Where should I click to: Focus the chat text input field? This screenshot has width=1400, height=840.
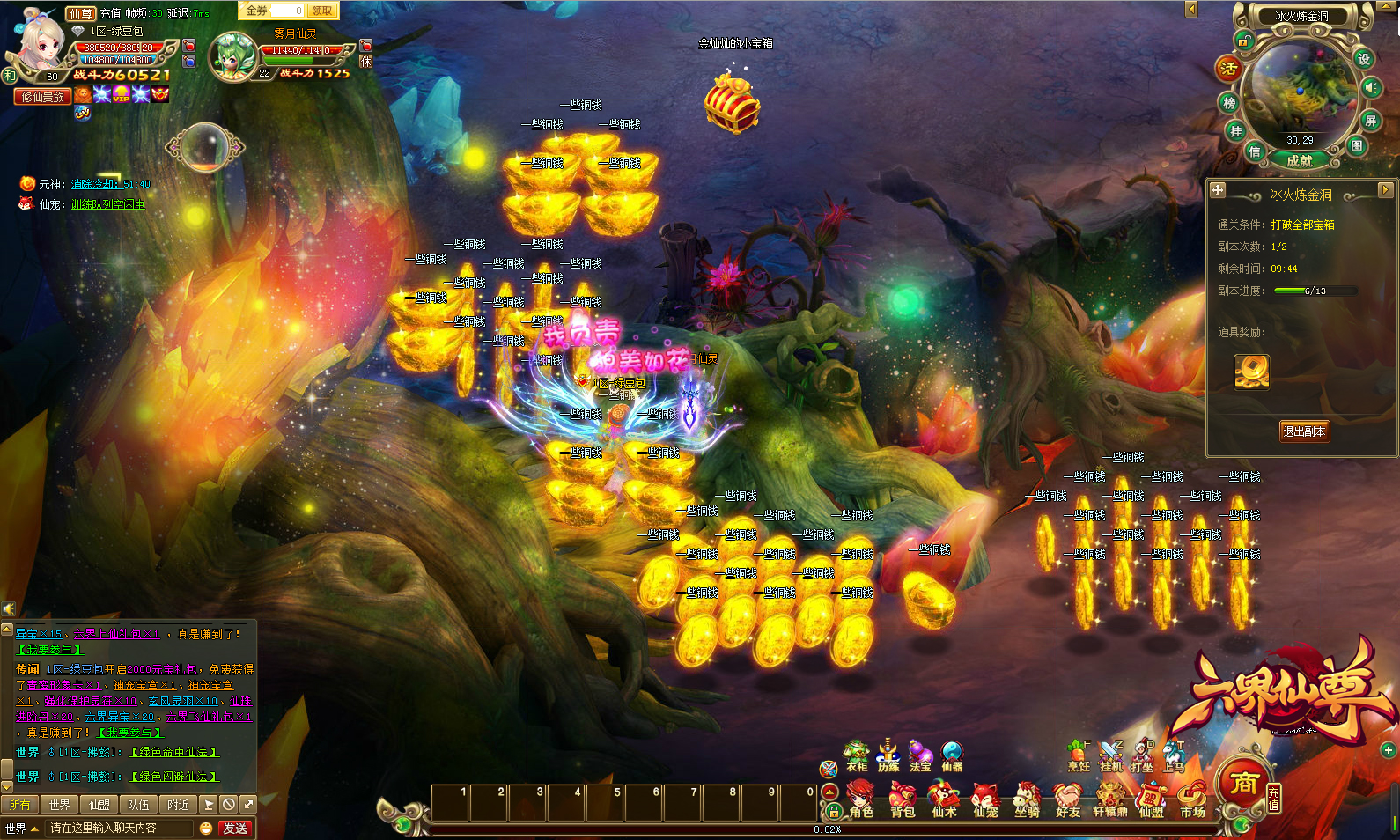pyautogui.click(x=119, y=829)
